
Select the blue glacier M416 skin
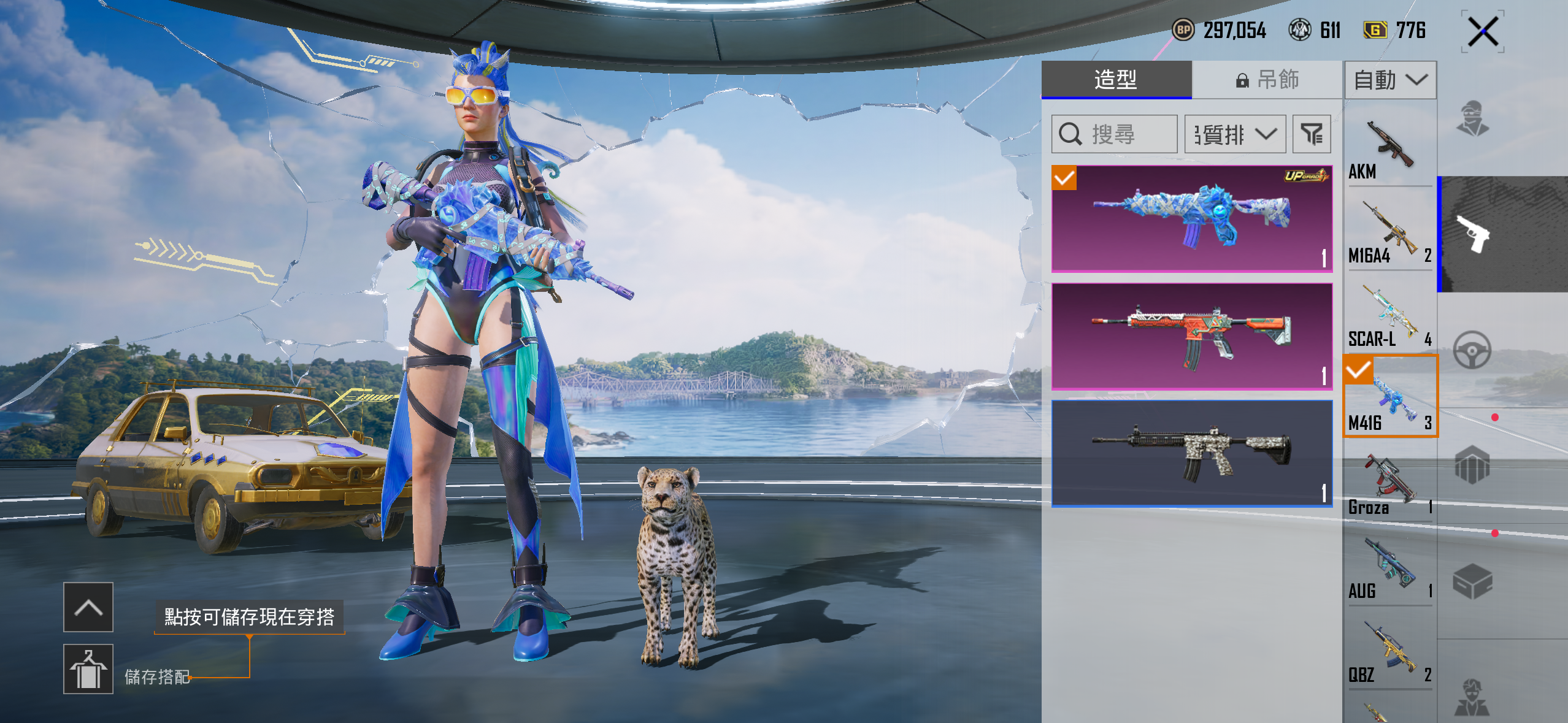click(x=1191, y=219)
